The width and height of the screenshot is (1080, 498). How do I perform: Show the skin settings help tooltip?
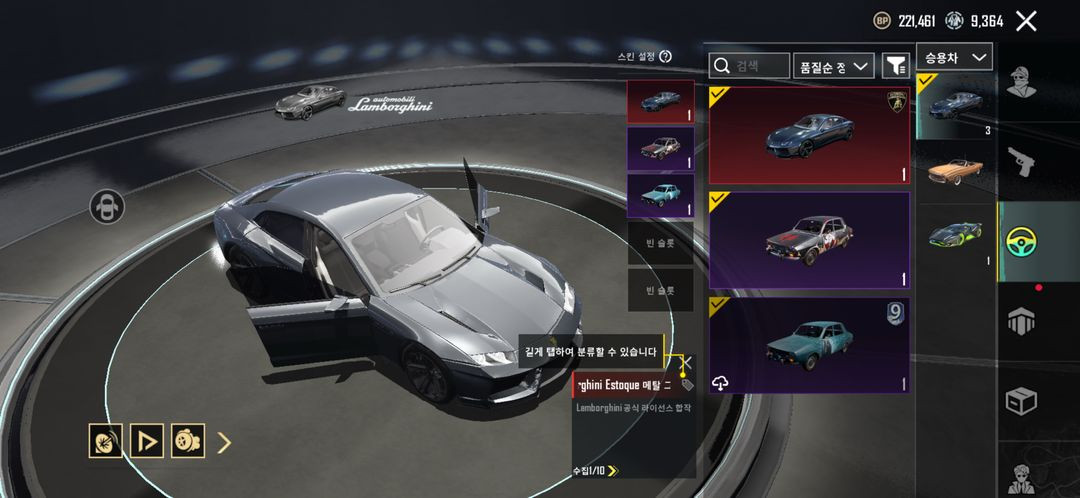666,57
